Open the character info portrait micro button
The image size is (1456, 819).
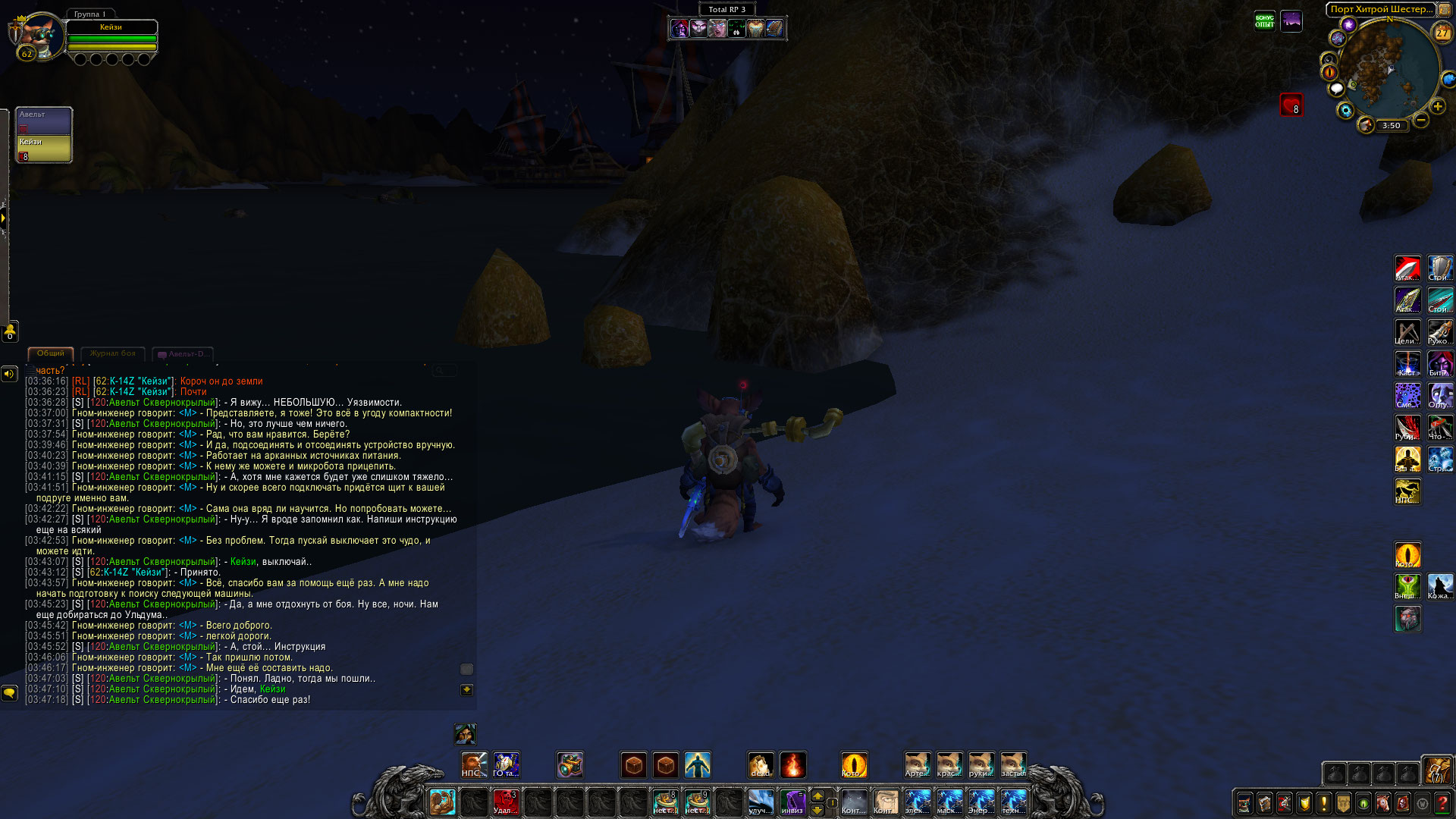pos(1245,803)
